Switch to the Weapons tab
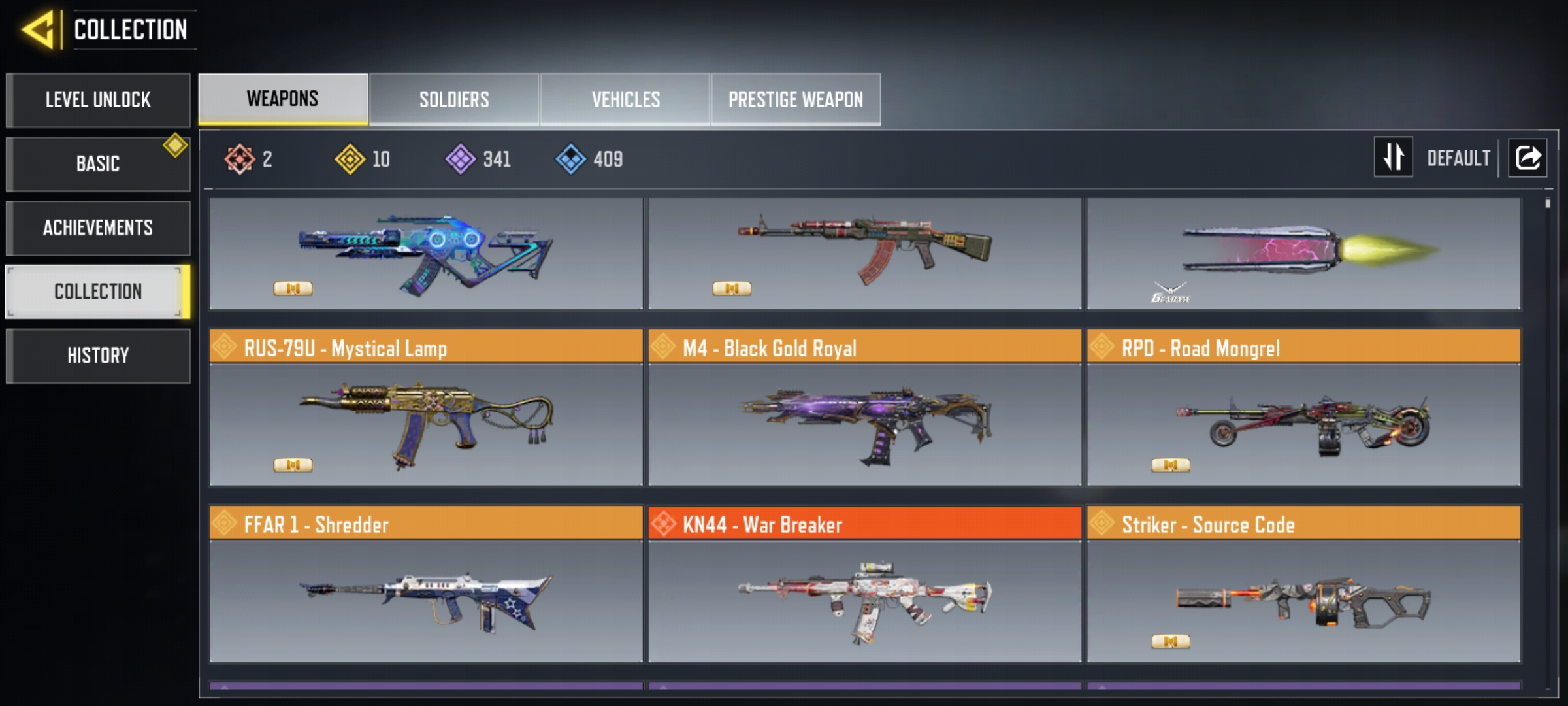Image resolution: width=1568 pixels, height=706 pixels. pos(283,99)
